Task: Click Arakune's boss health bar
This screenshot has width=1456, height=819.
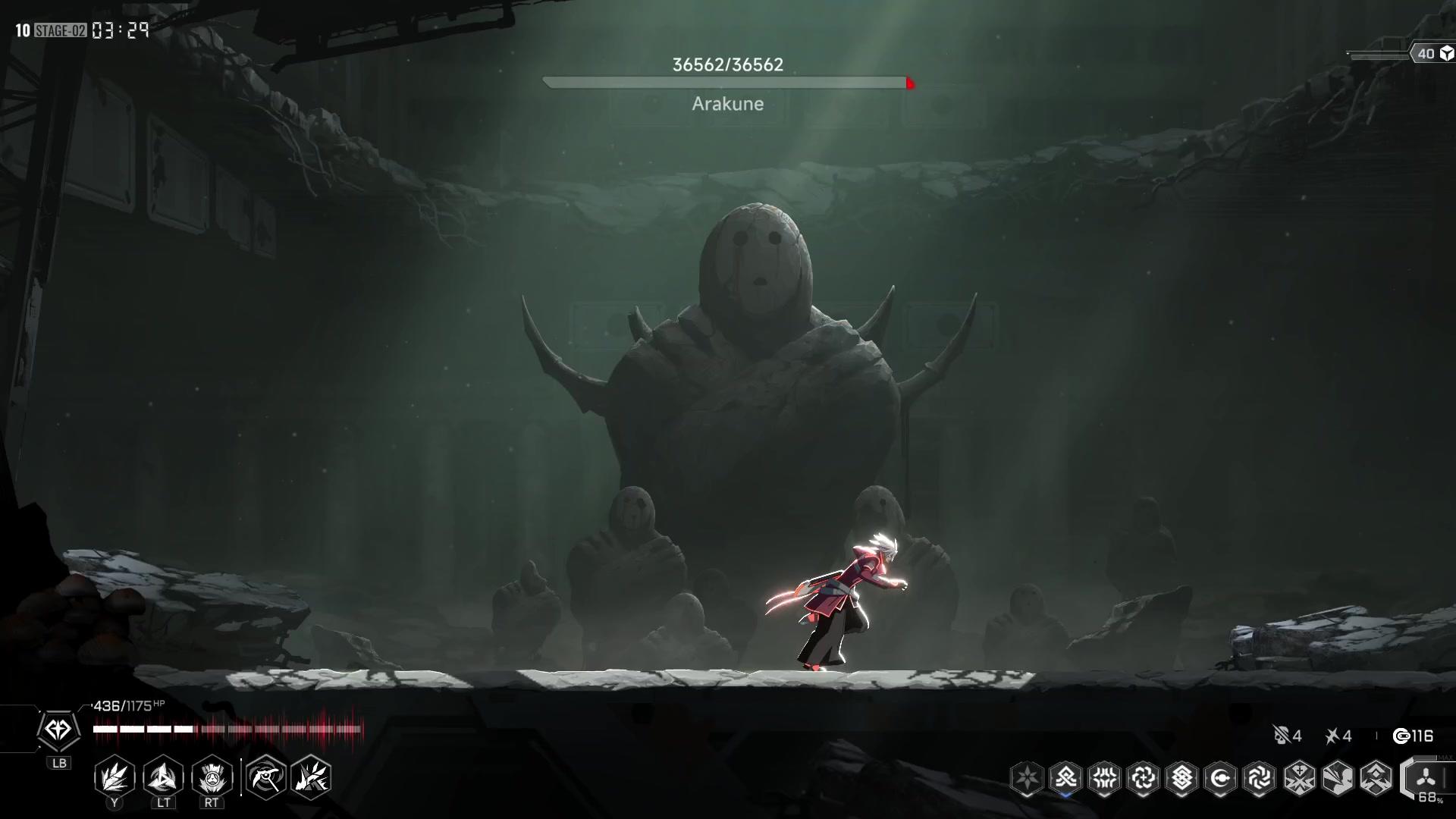Action: coord(726,83)
